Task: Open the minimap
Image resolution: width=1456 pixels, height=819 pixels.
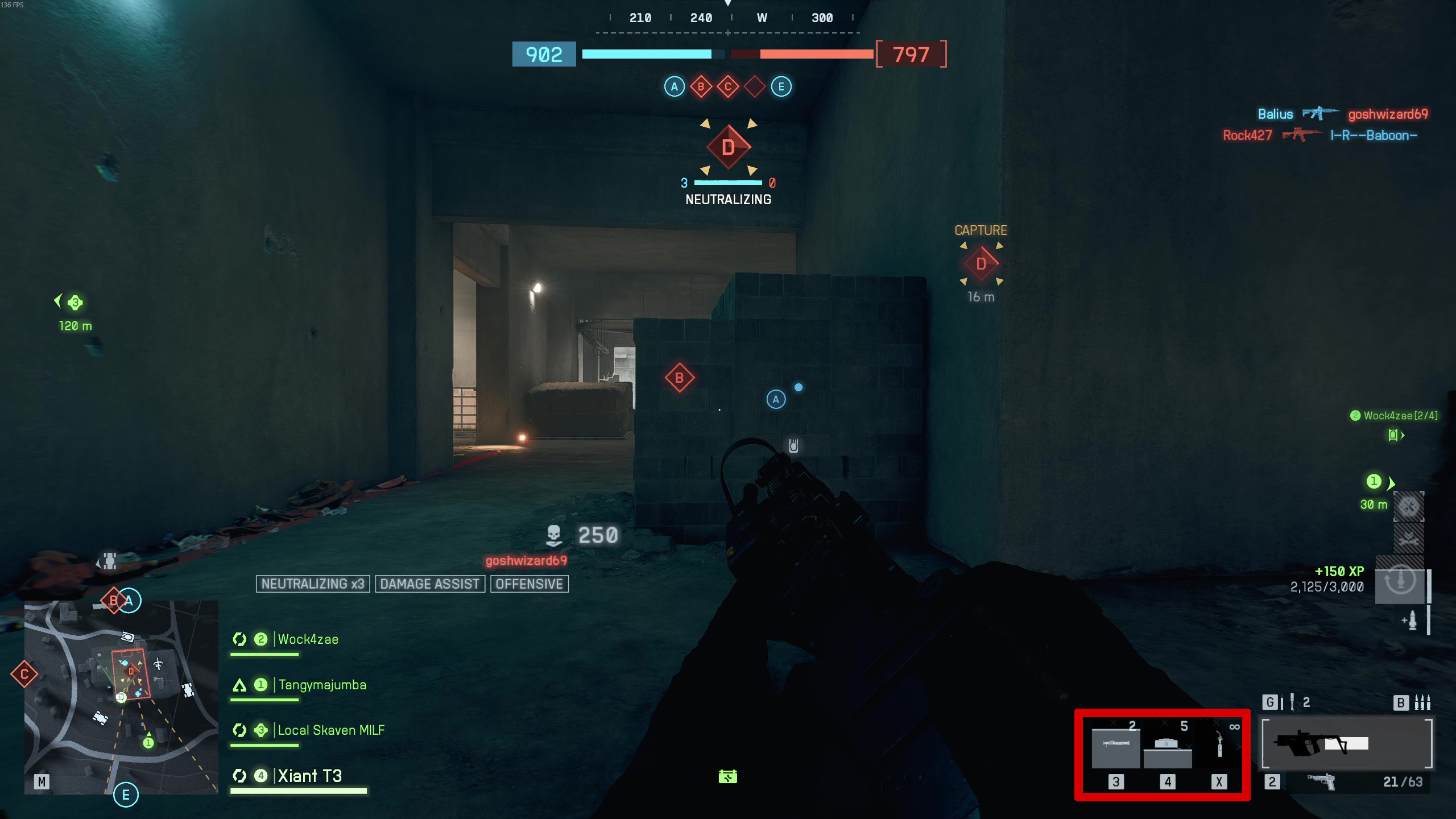Action: (x=121, y=697)
